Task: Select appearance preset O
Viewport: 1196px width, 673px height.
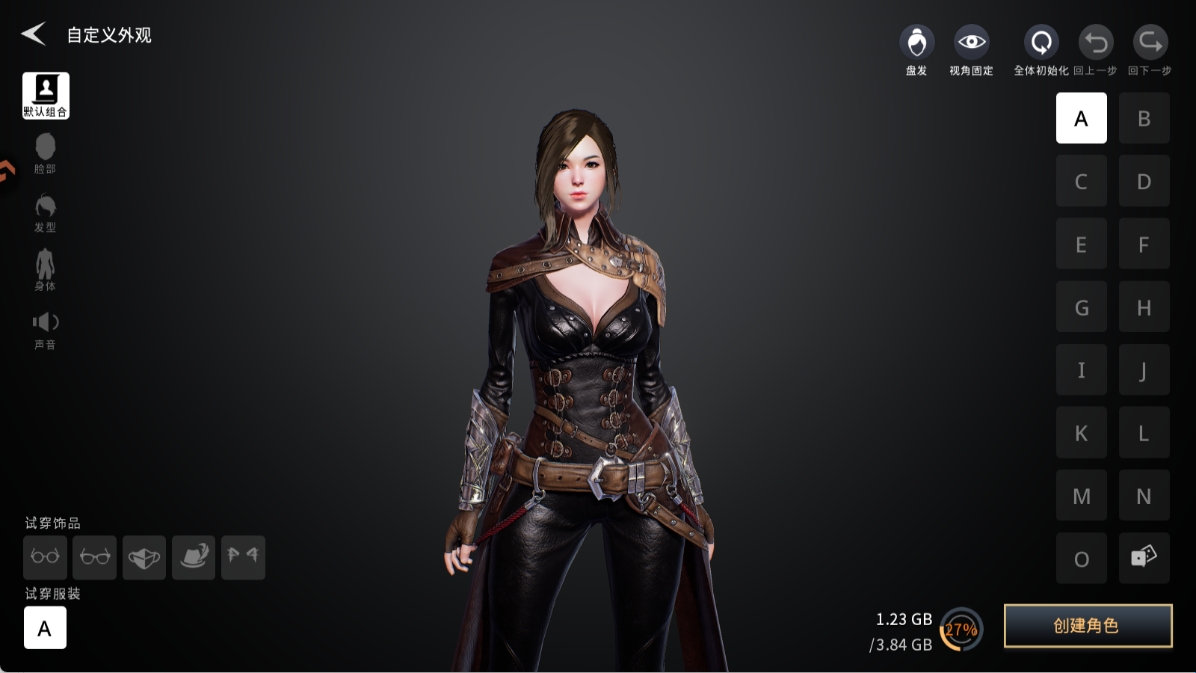Action: coord(1081,559)
